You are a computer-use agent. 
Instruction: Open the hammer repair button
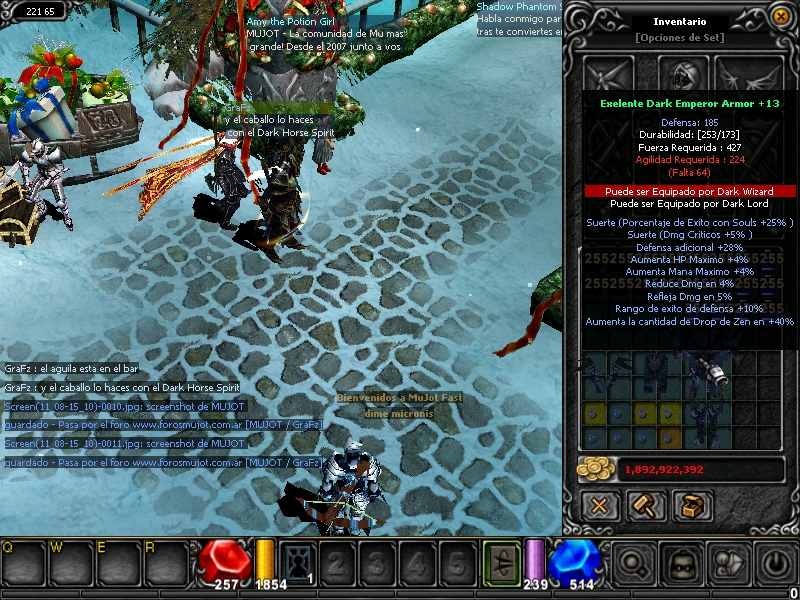click(645, 505)
